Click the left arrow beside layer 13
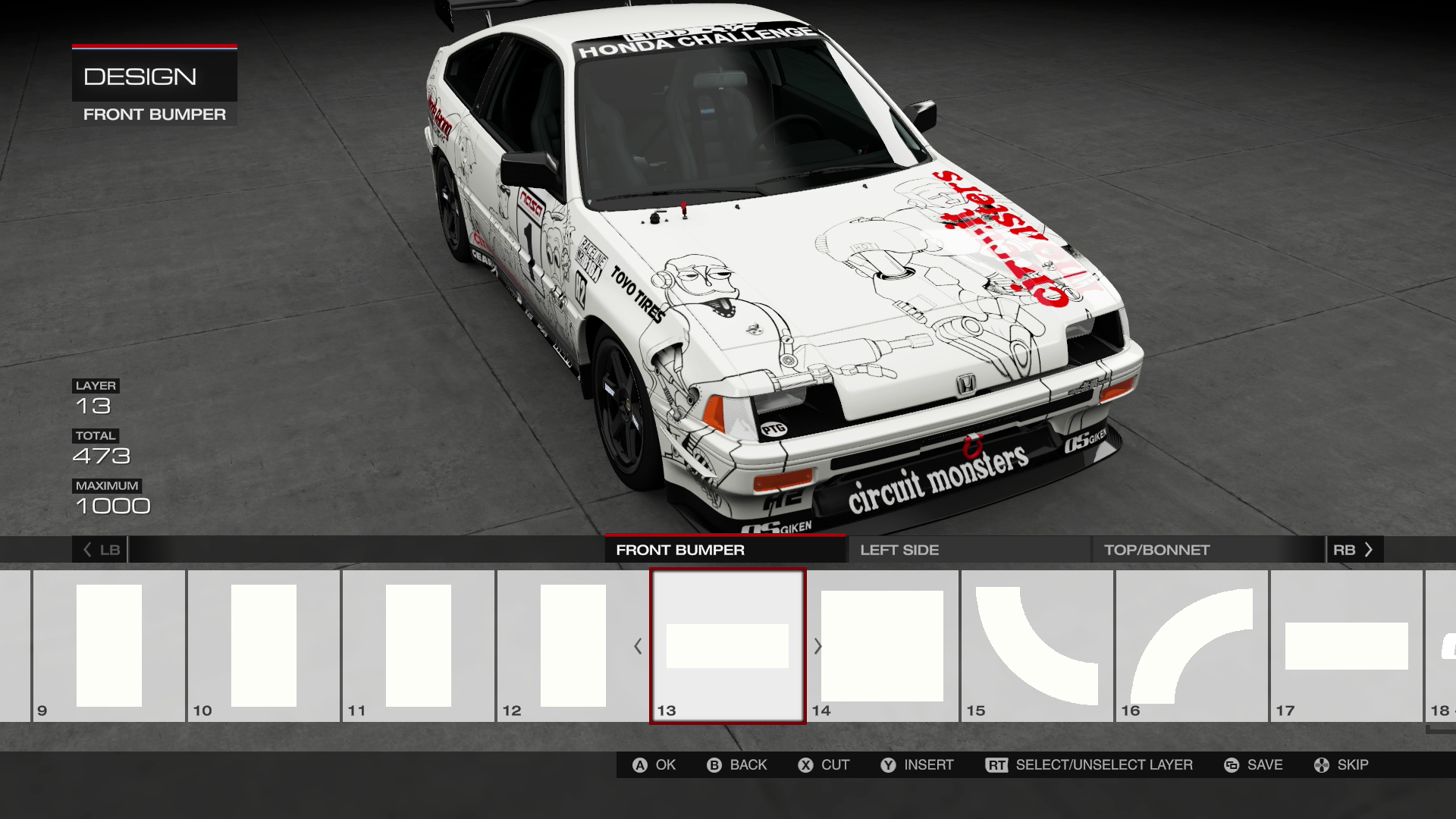Viewport: 1456px width, 819px height. [x=639, y=647]
